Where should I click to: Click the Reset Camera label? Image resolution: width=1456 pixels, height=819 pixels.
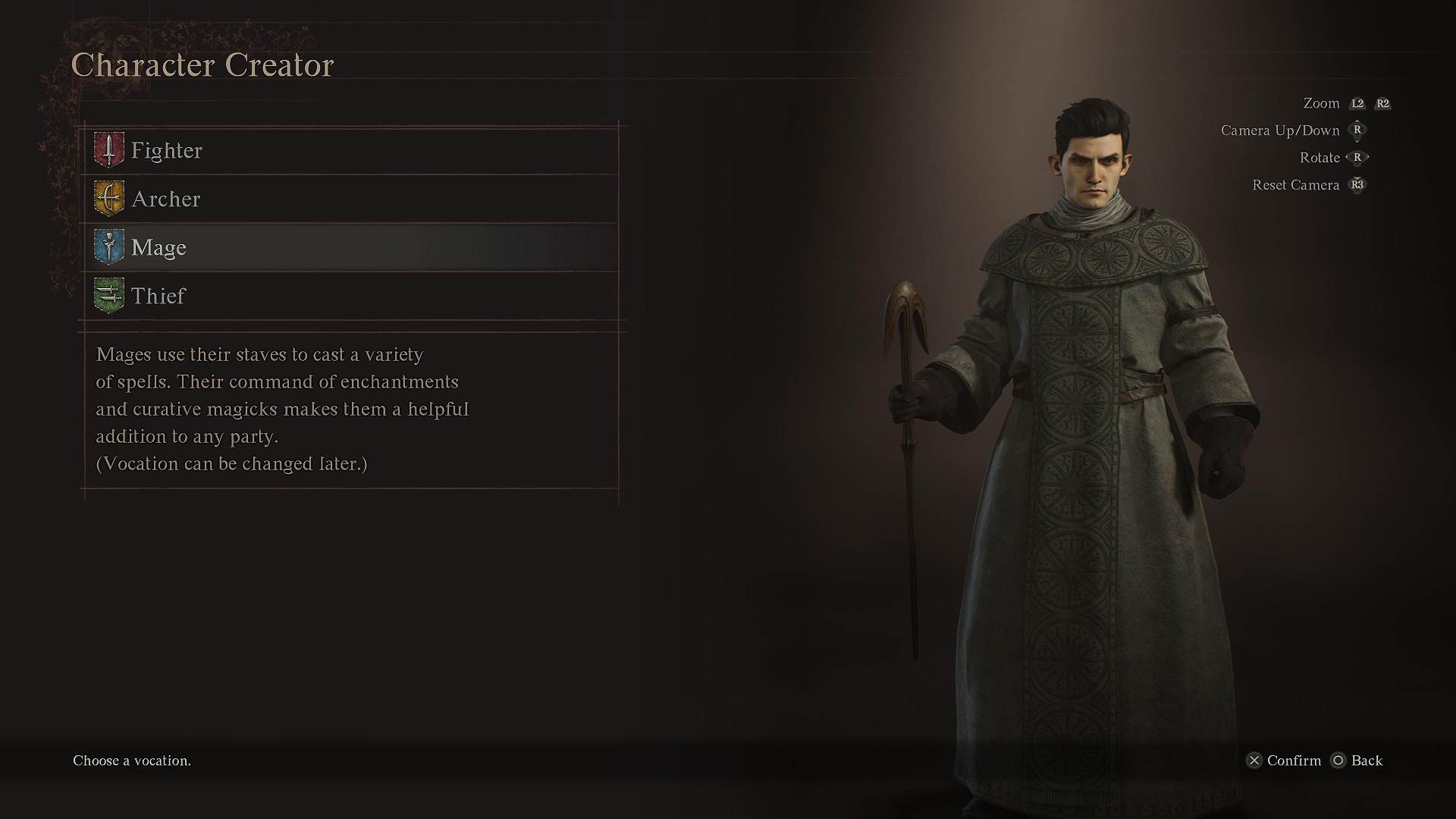pyautogui.click(x=1296, y=184)
